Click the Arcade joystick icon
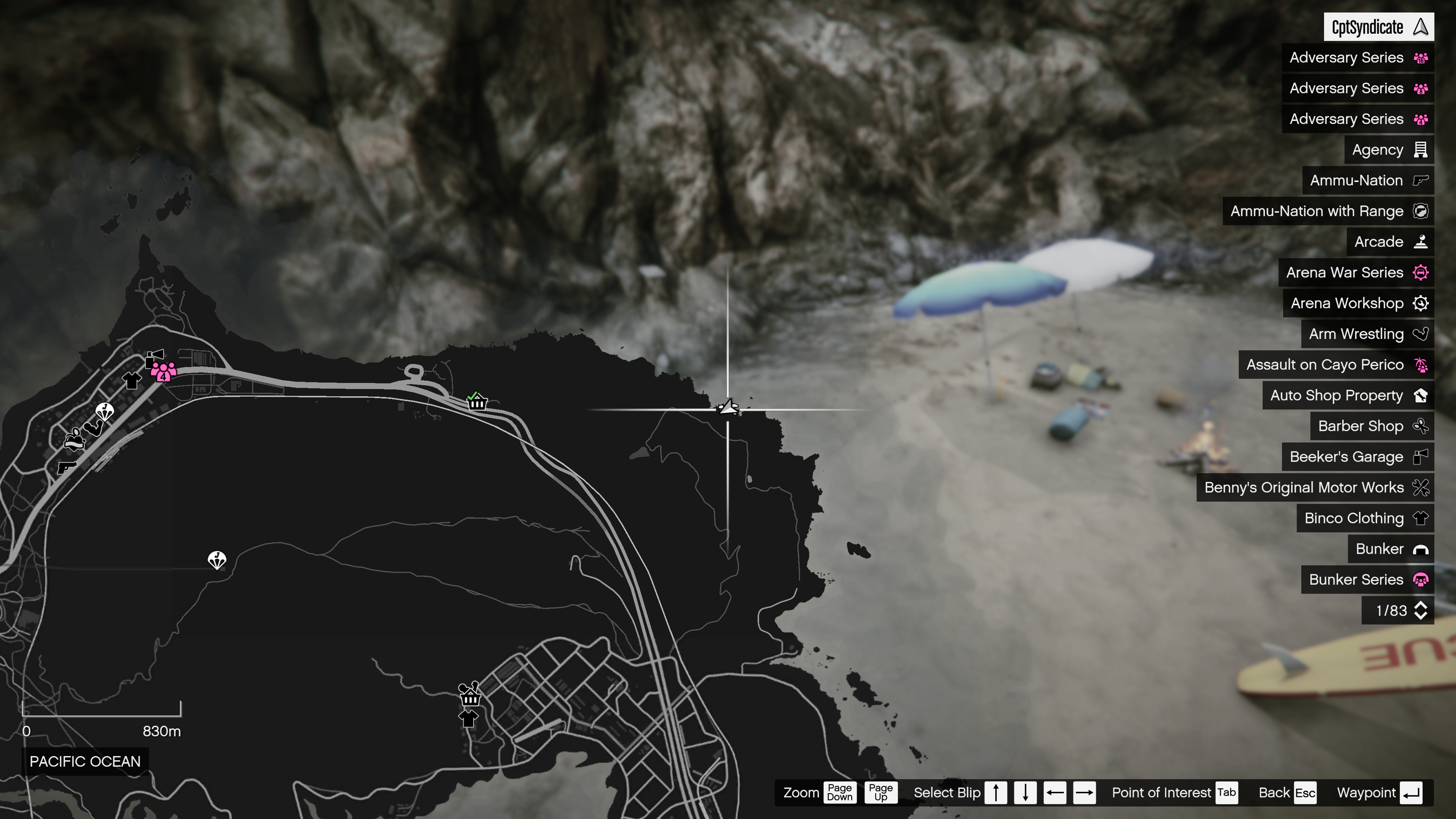 point(1420,242)
